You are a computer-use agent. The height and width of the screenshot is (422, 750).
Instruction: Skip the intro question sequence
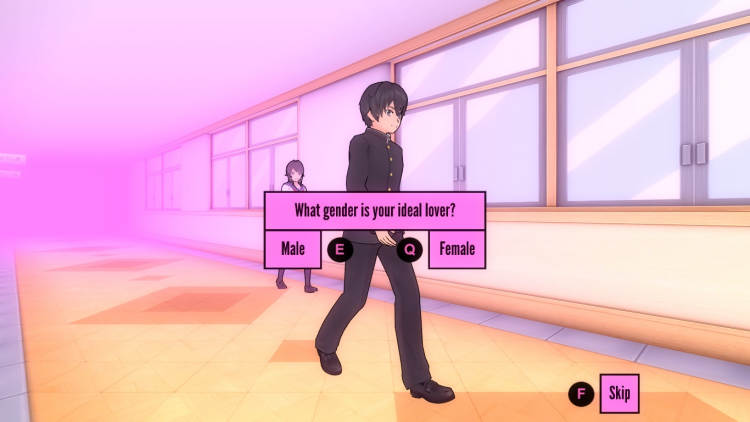618,393
